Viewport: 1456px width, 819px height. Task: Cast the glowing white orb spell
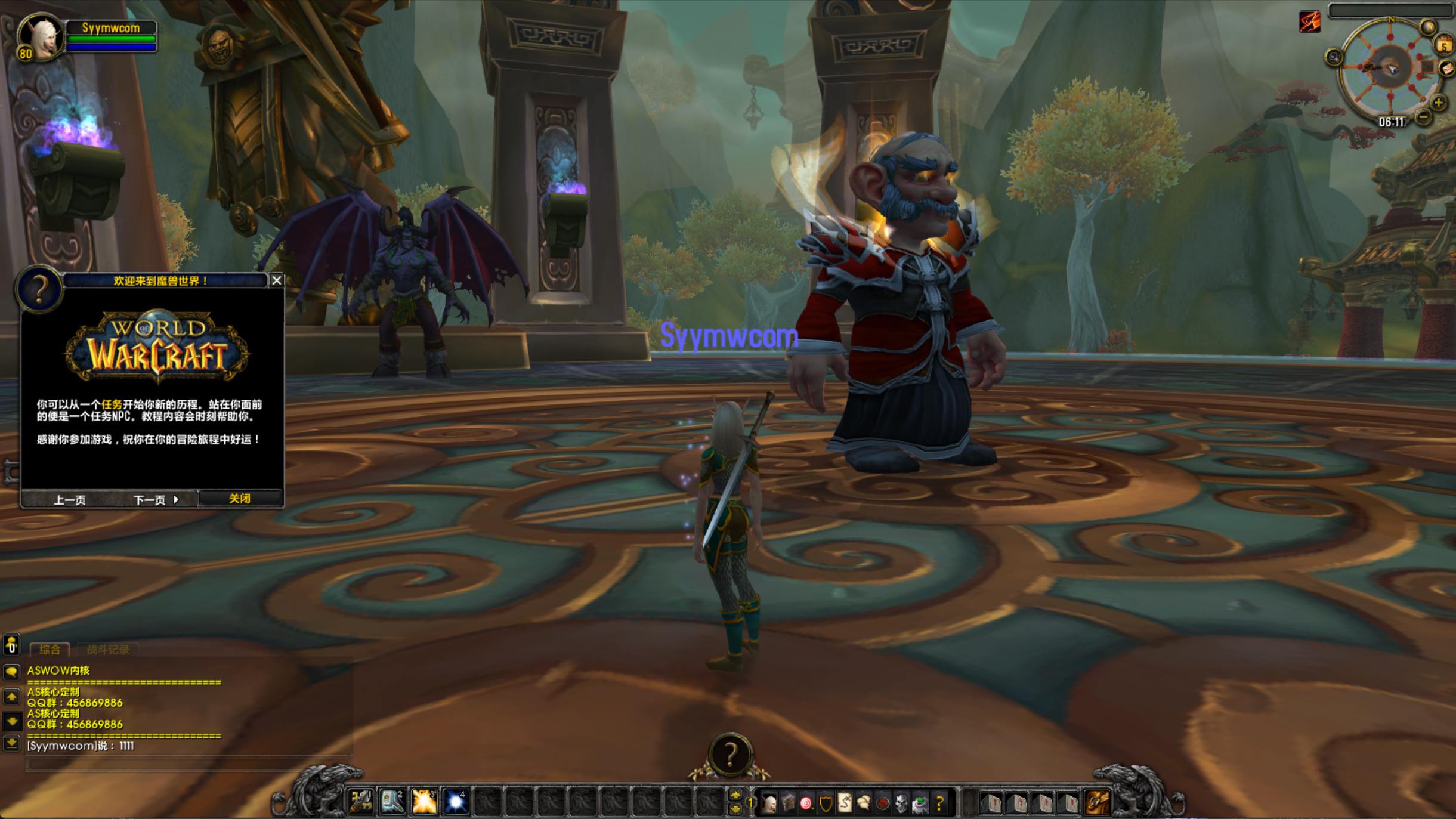pos(456,802)
